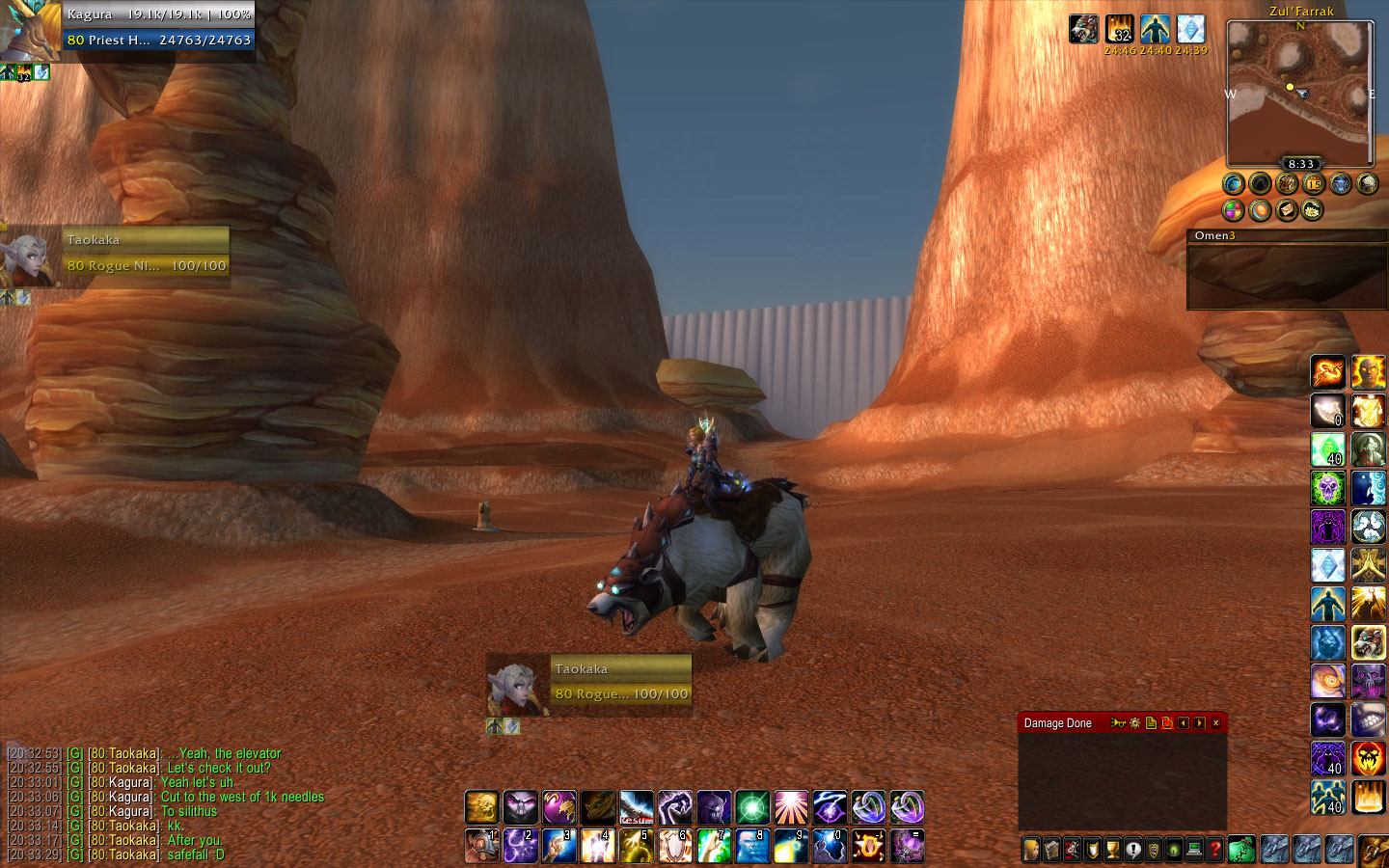Switch Damage Done meter to next mode arrow
Image resolution: width=1389 pixels, height=868 pixels.
(1199, 723)
